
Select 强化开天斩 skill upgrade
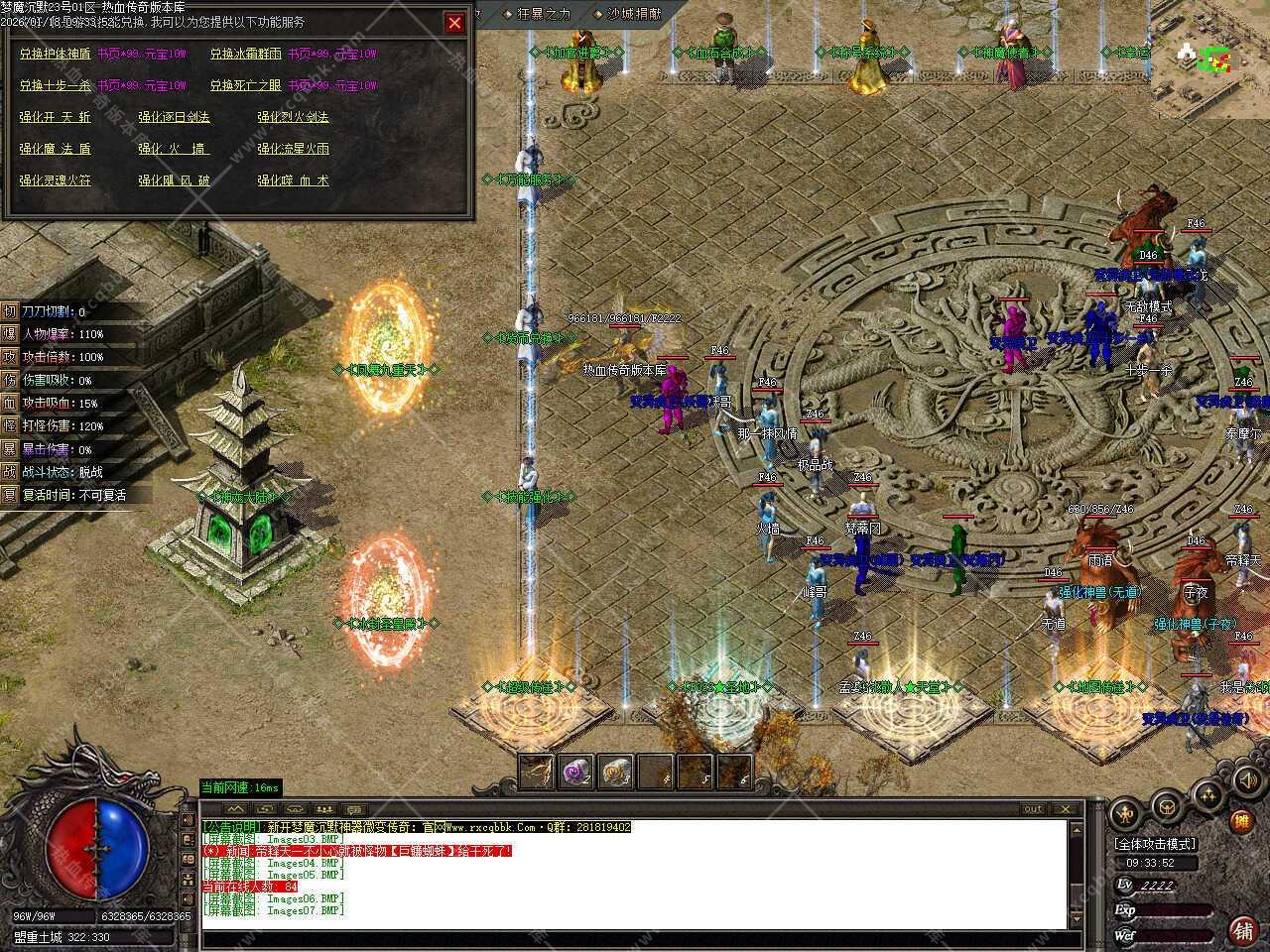[56, 117]
